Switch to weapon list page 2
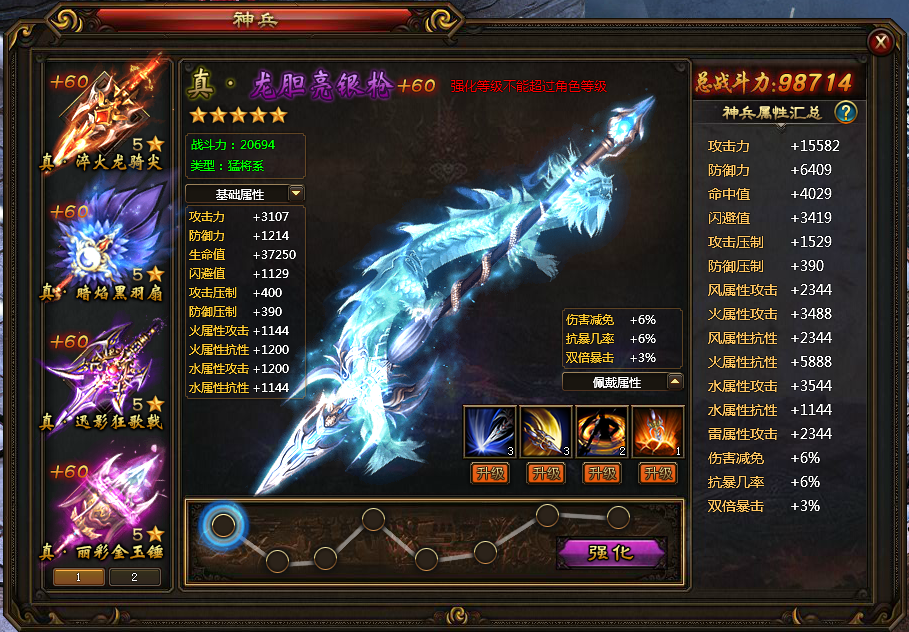 click(133, 576)
